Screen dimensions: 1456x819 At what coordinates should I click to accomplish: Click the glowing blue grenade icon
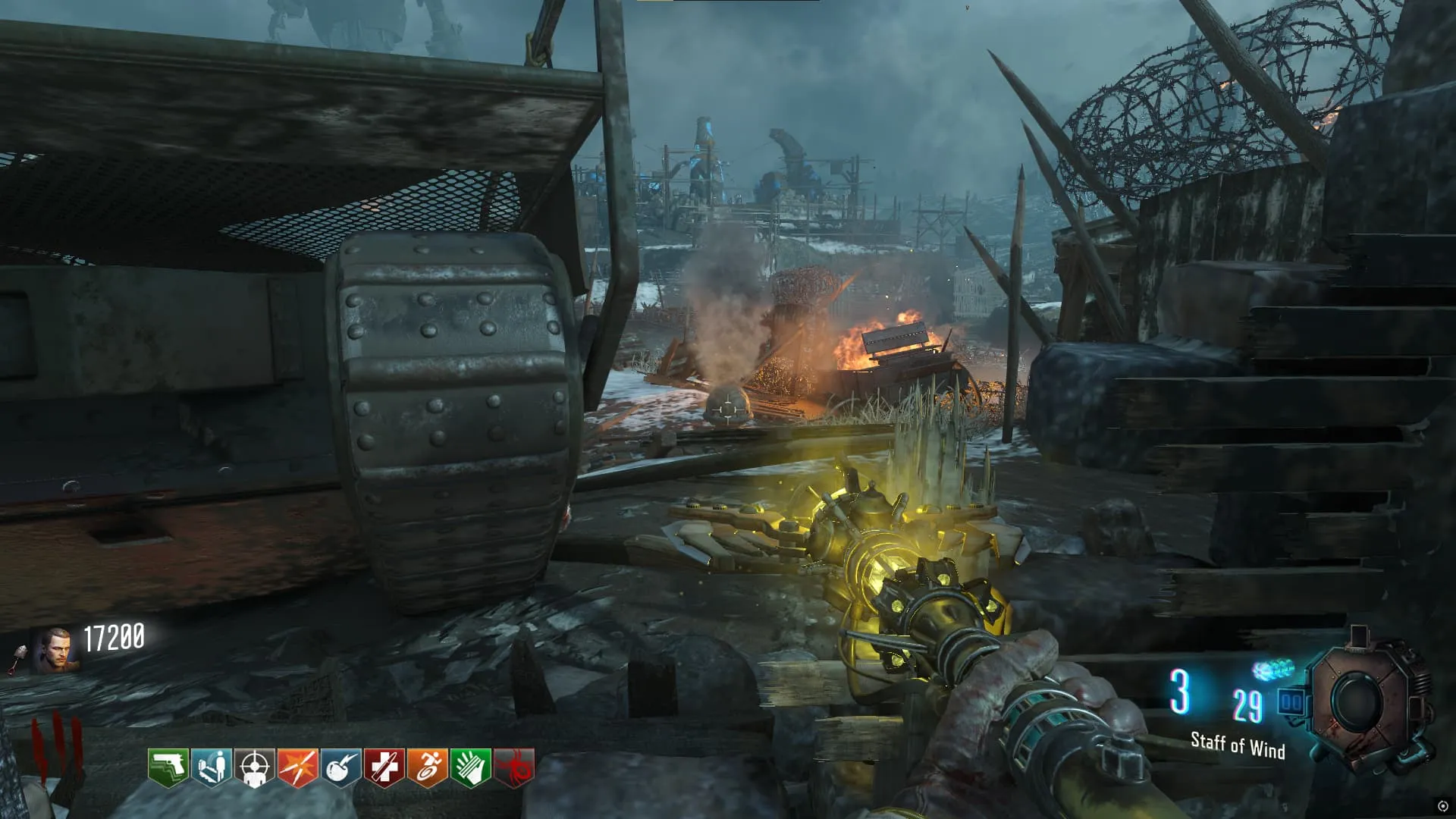(x=1273, y=670)
